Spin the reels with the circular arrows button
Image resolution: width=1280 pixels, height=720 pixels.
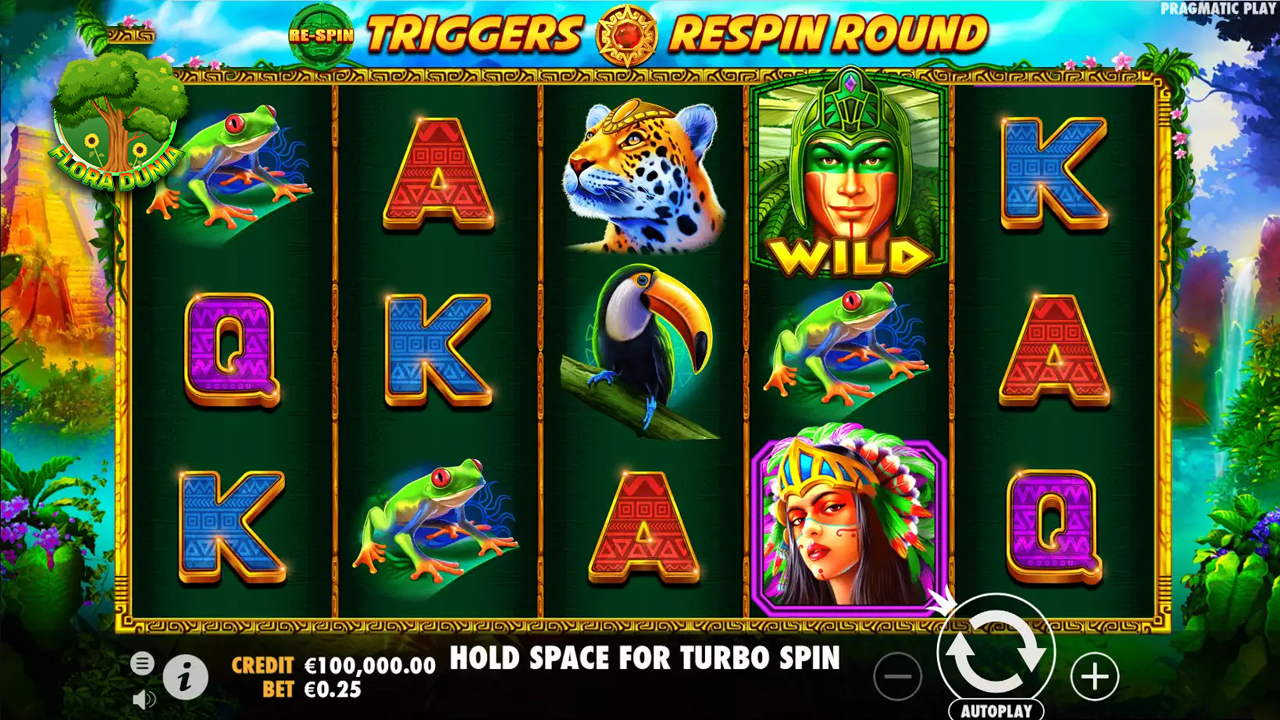tap(995, 651)
